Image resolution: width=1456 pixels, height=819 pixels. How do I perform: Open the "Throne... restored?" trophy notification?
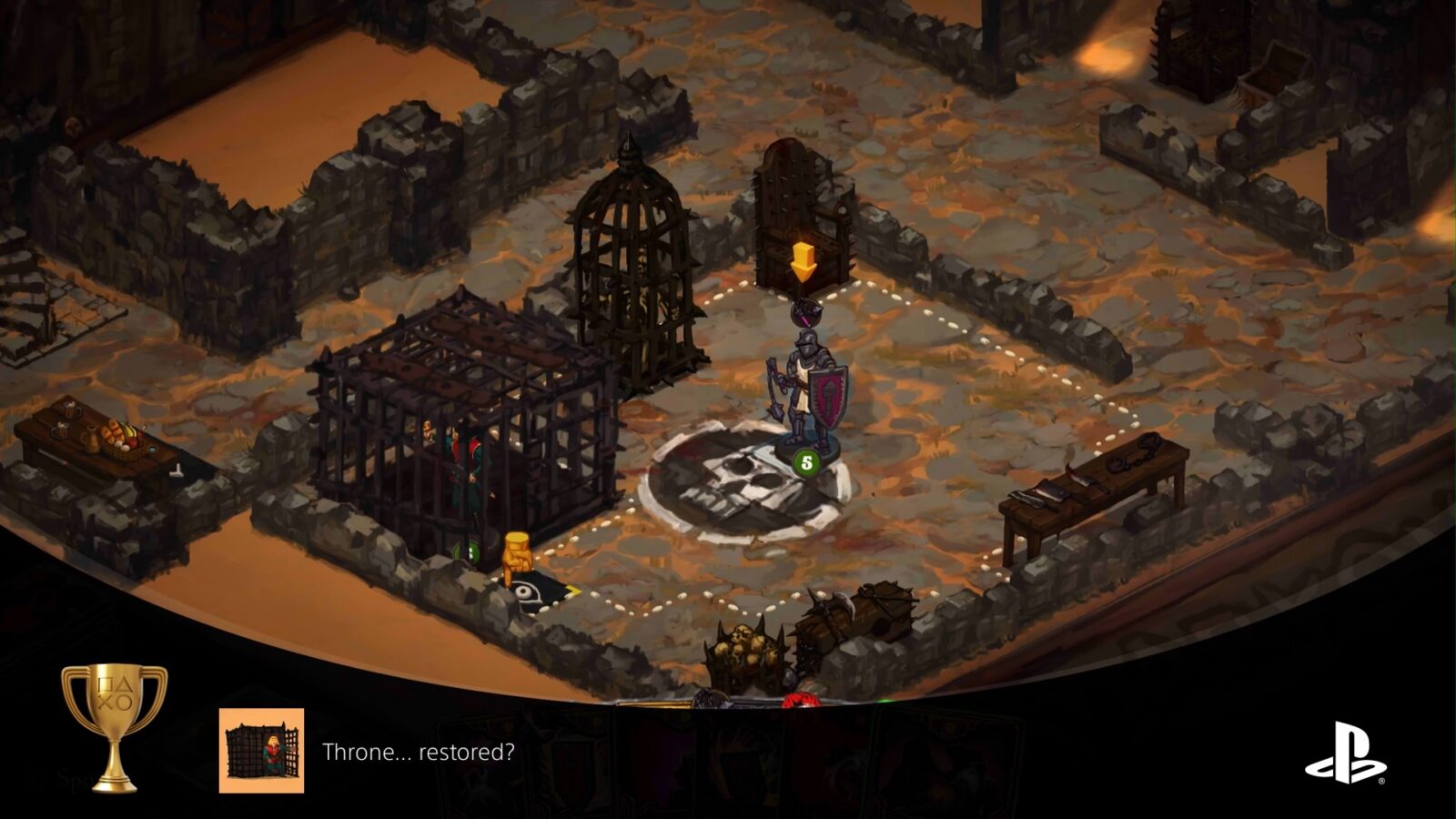(418, 752)
